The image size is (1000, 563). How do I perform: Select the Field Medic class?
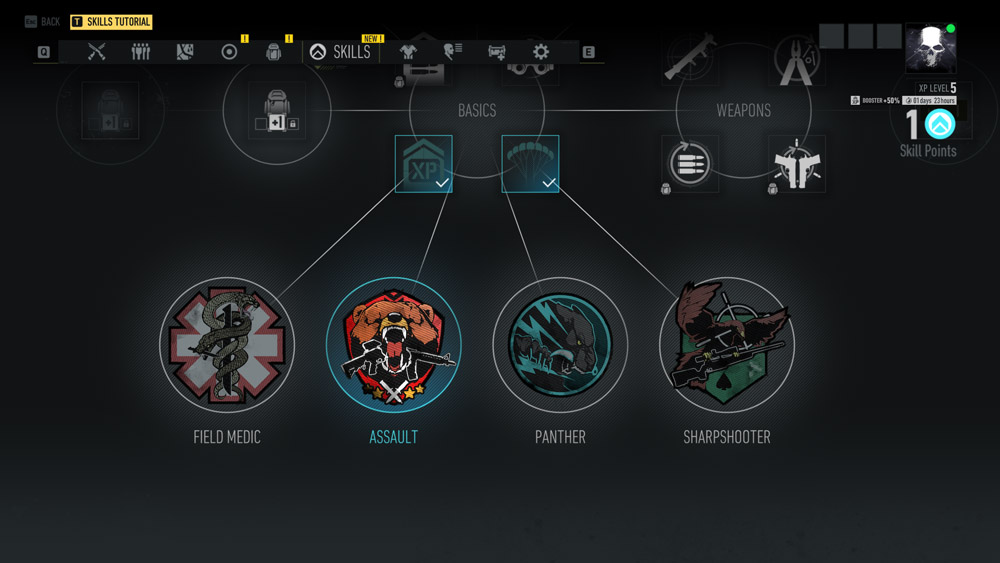tap(227, 345)
